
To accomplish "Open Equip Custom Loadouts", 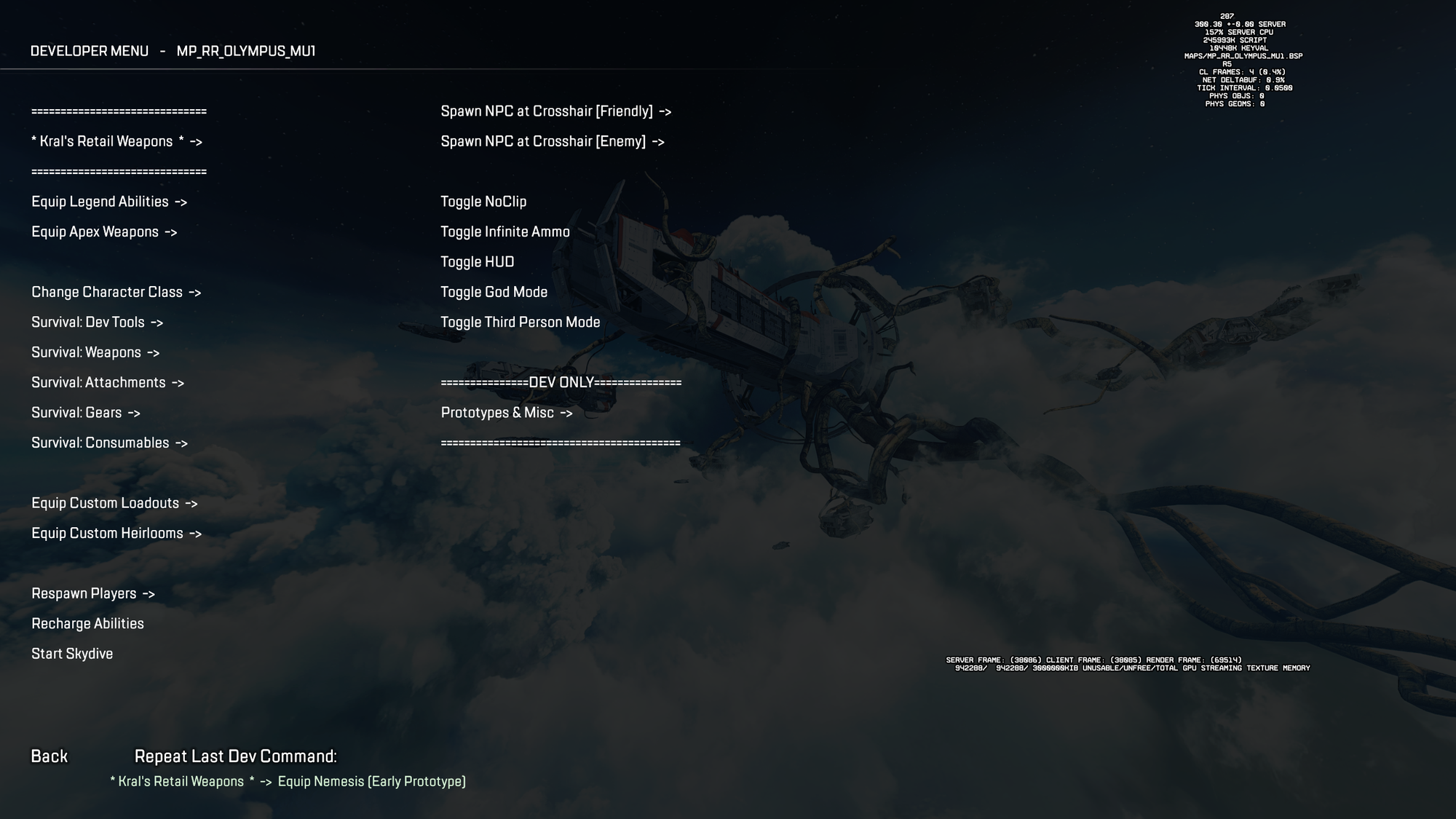I will pyautogui.click(x=114, y=503).
